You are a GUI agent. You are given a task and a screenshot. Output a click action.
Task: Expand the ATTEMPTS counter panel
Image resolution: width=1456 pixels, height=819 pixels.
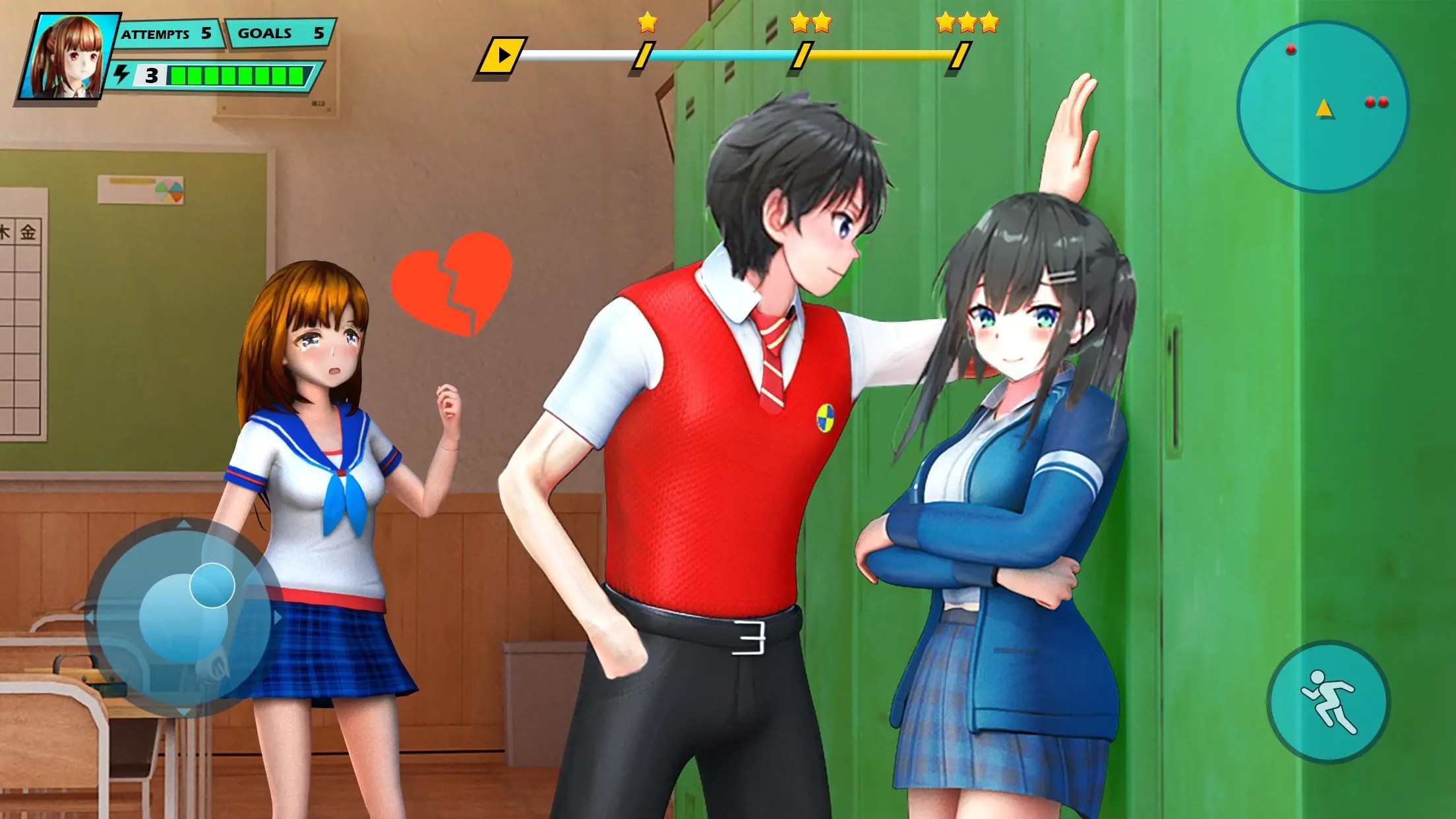(170, 31)
